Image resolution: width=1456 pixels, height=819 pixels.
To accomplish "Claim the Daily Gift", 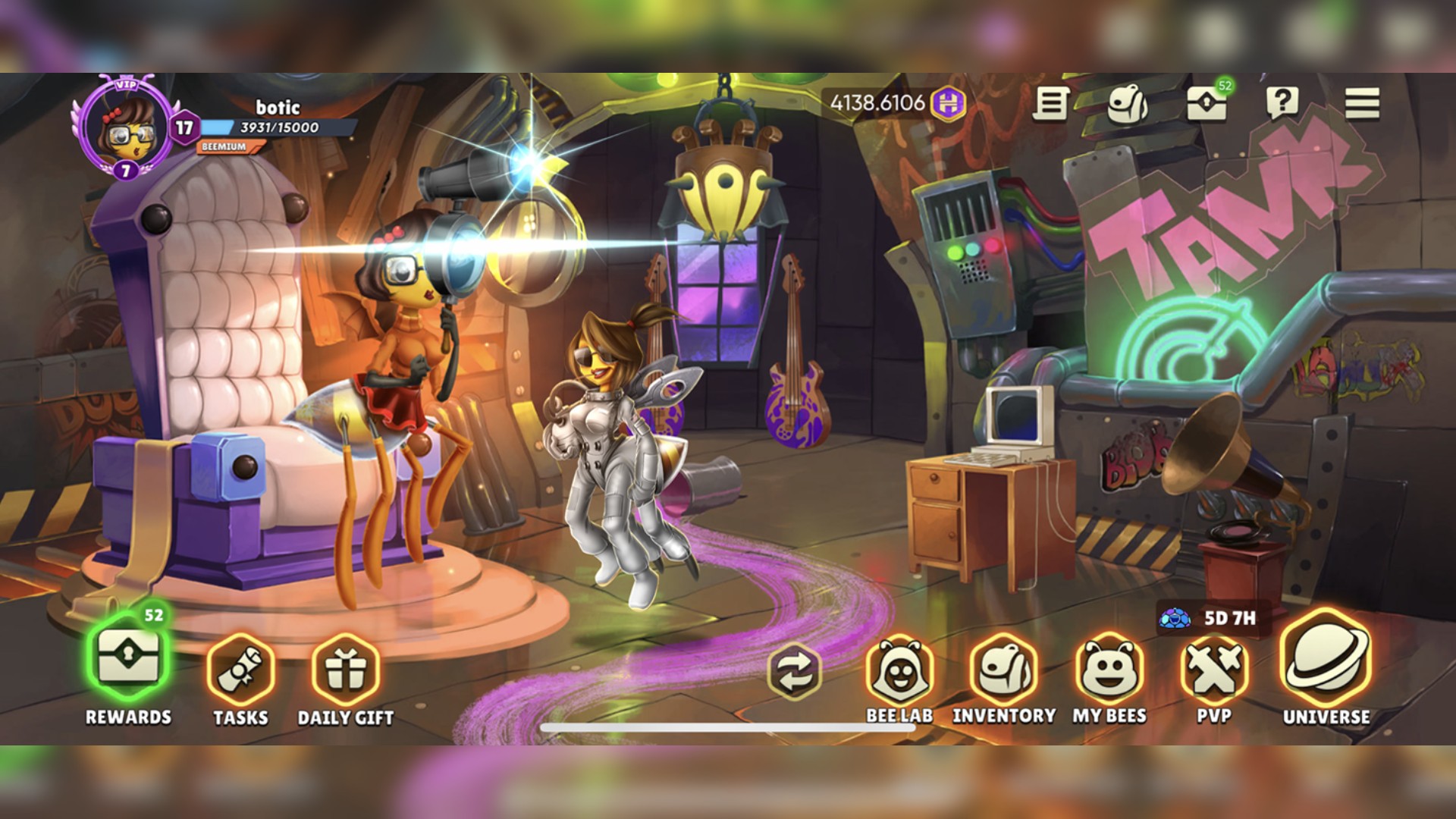I will [x=346, y=670].
